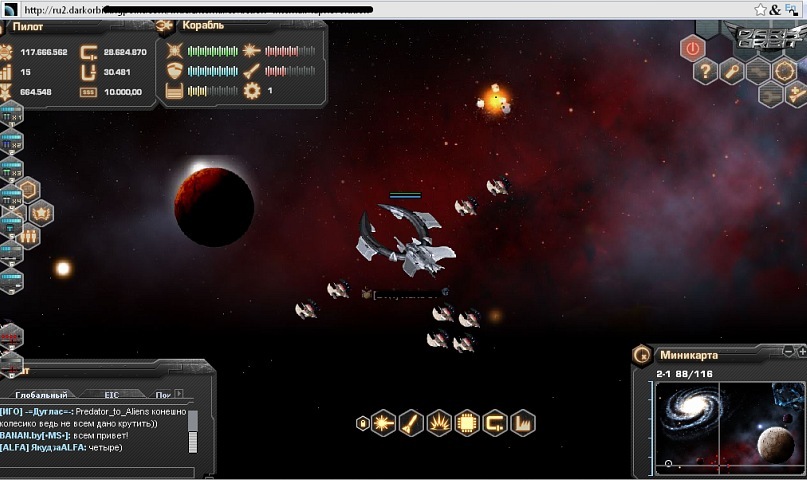The height and width of the screenshot is (480, 807).
Task: Open the explosion special ammo category
Action: tap(439, 424)
